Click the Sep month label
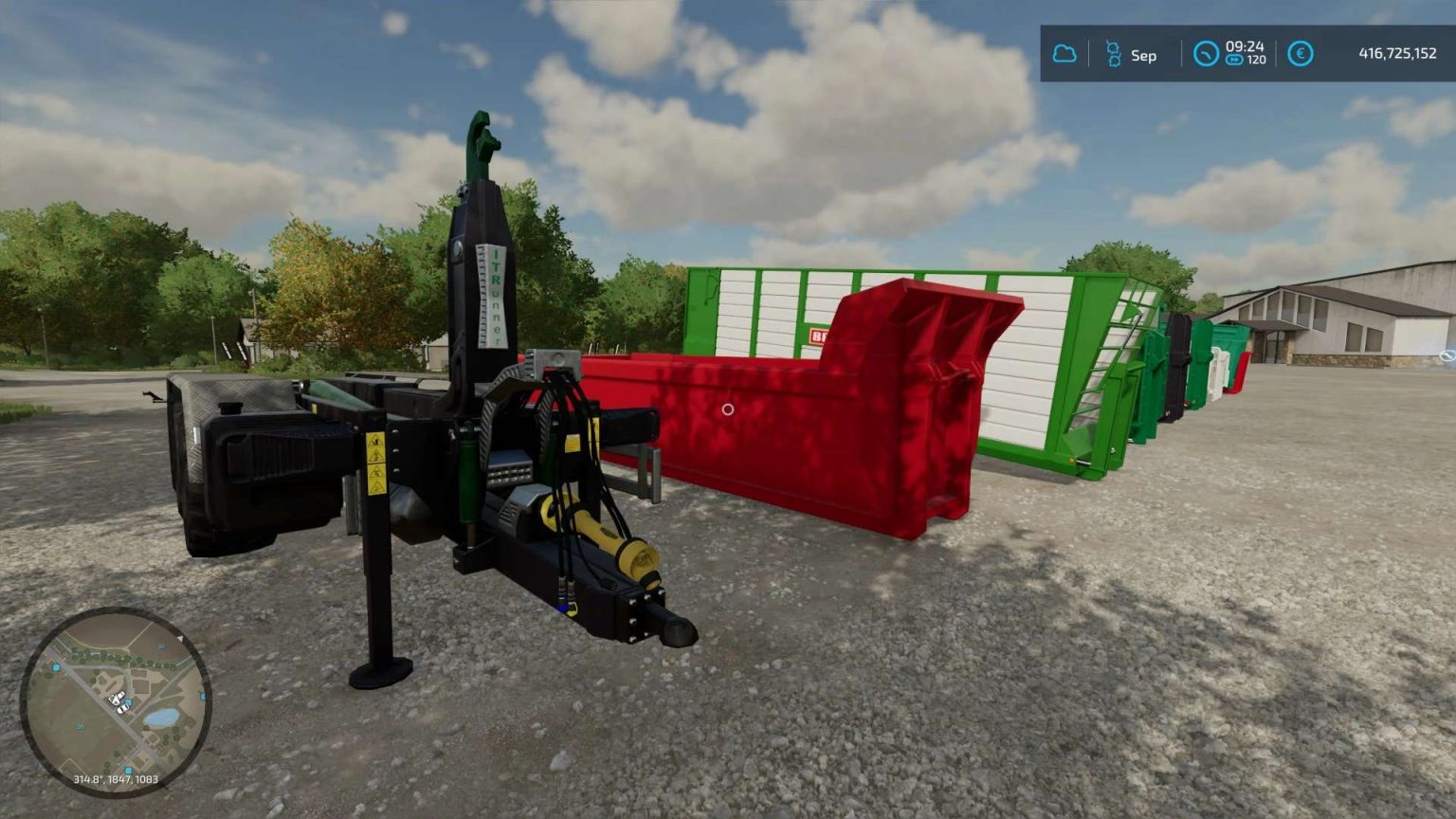Viewport: 1456px width, 819px height. [x=1142, y=56]
